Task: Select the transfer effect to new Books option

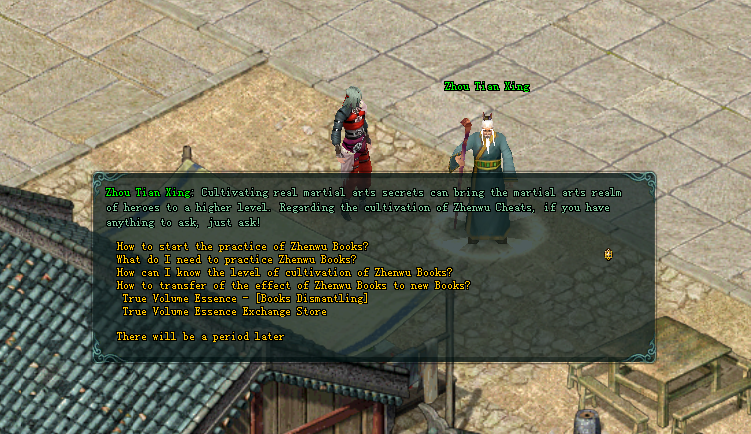Action: tap(293, 285)
